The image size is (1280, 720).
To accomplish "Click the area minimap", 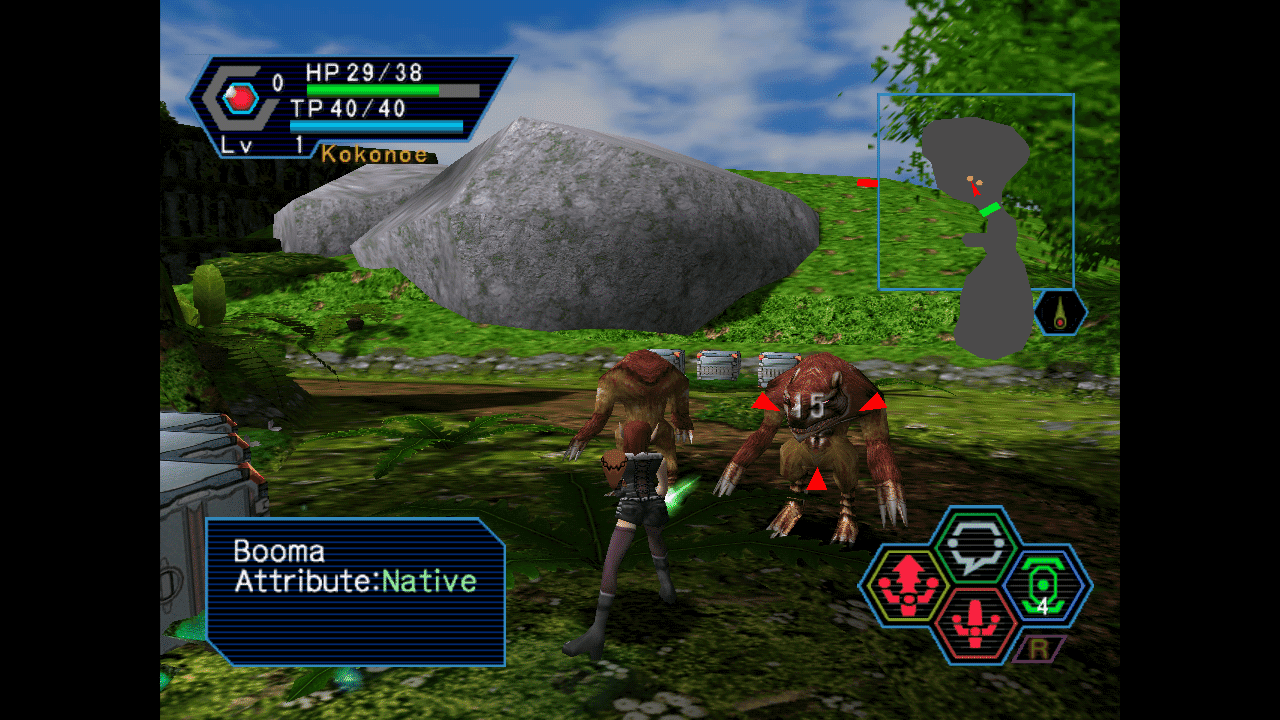I will [976, 192].
